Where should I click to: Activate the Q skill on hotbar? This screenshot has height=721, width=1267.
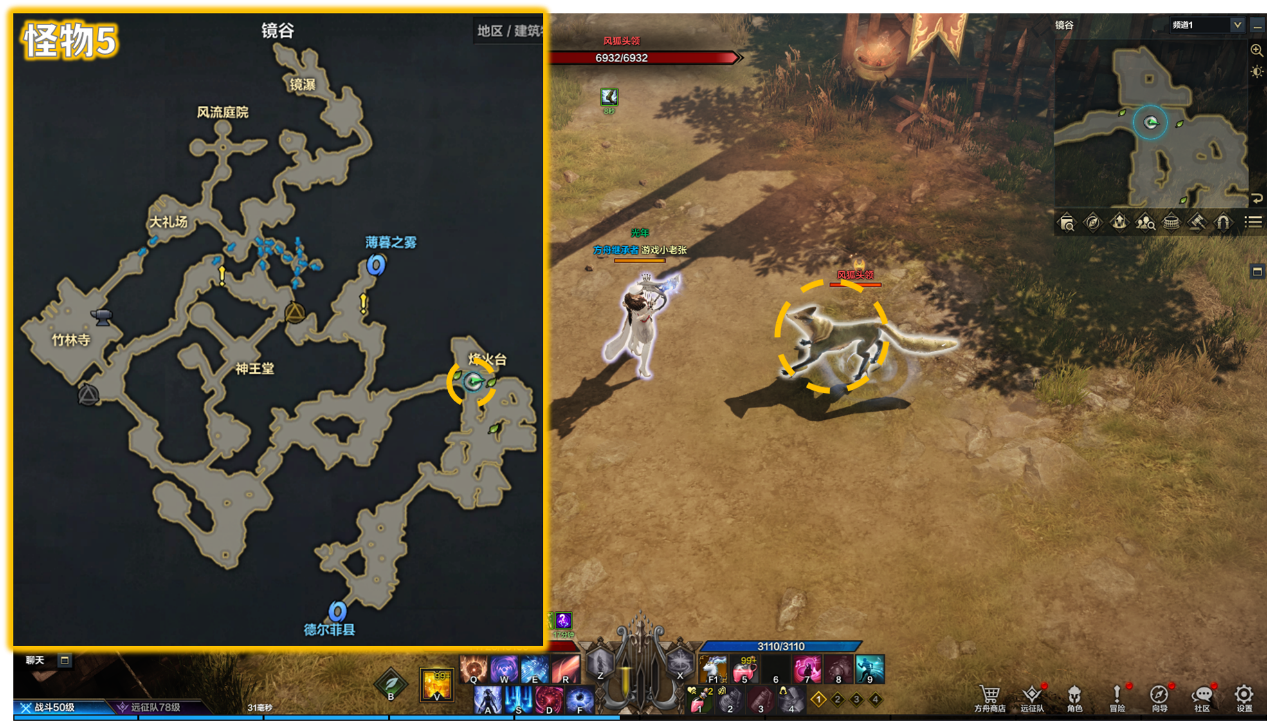tap(474, 668)
